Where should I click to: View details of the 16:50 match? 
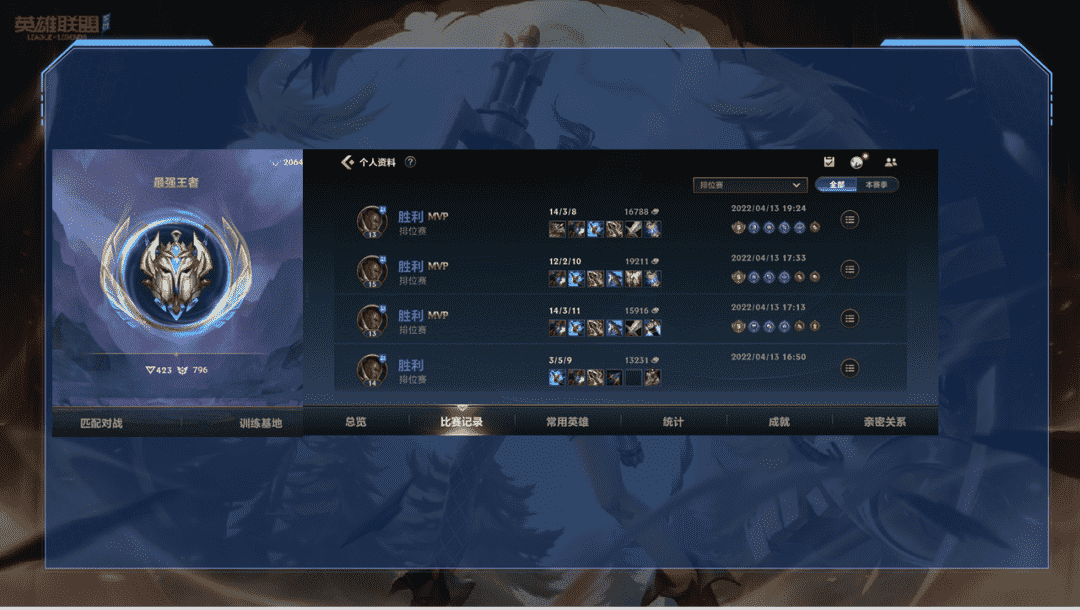coord(850,368)
